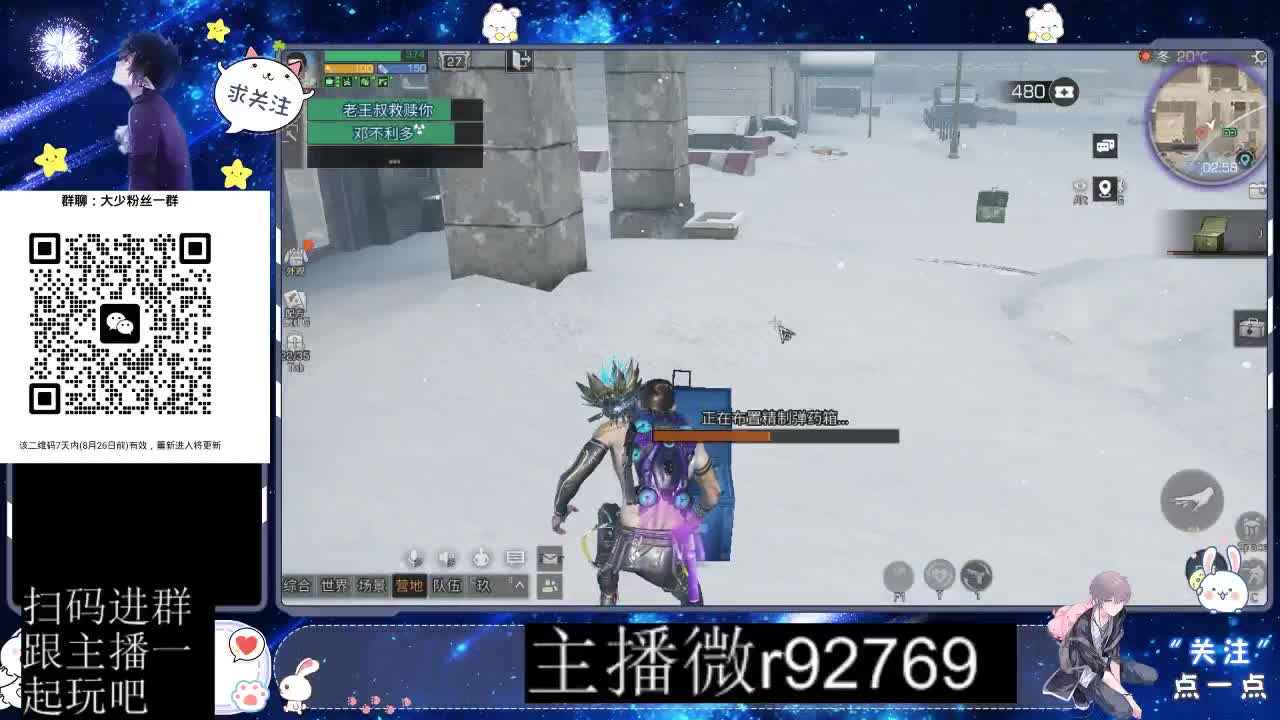Open the settings gear beside the minimap

pyautogui.click(x=1259, y=56)
